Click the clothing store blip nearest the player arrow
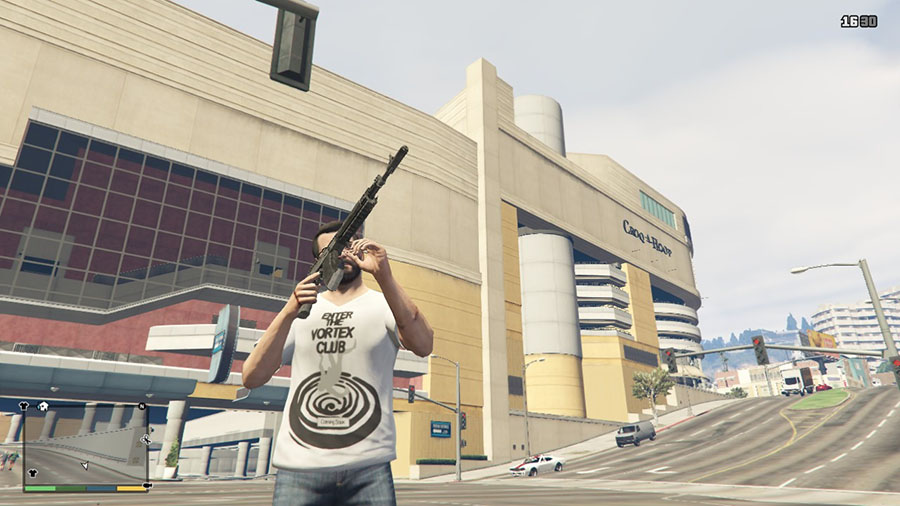Screen dimensions: 900x506 coord(33,473)
